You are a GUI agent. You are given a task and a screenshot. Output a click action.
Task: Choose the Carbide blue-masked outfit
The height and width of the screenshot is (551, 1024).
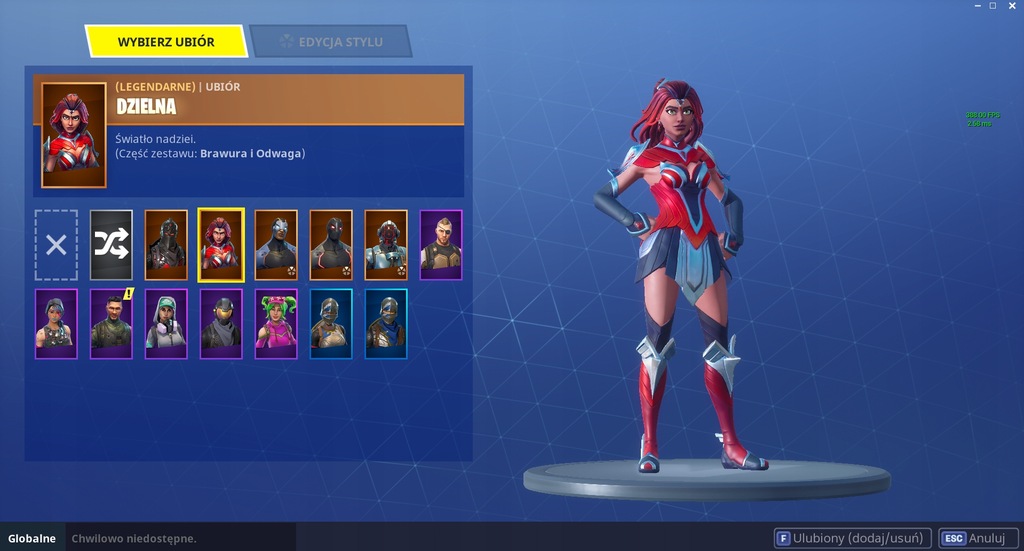coord(276,245)
